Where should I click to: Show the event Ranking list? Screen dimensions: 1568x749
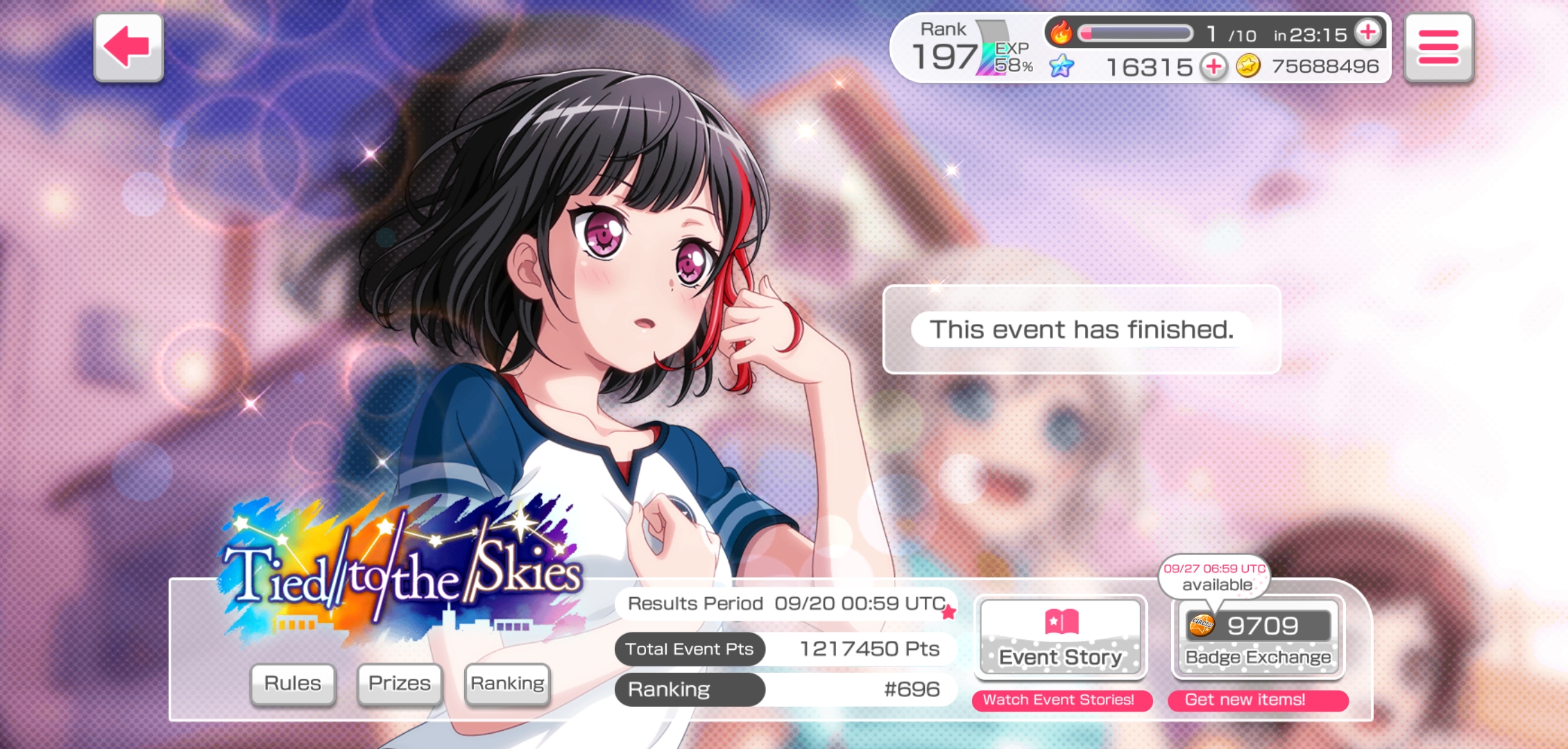tap(507, 684)
